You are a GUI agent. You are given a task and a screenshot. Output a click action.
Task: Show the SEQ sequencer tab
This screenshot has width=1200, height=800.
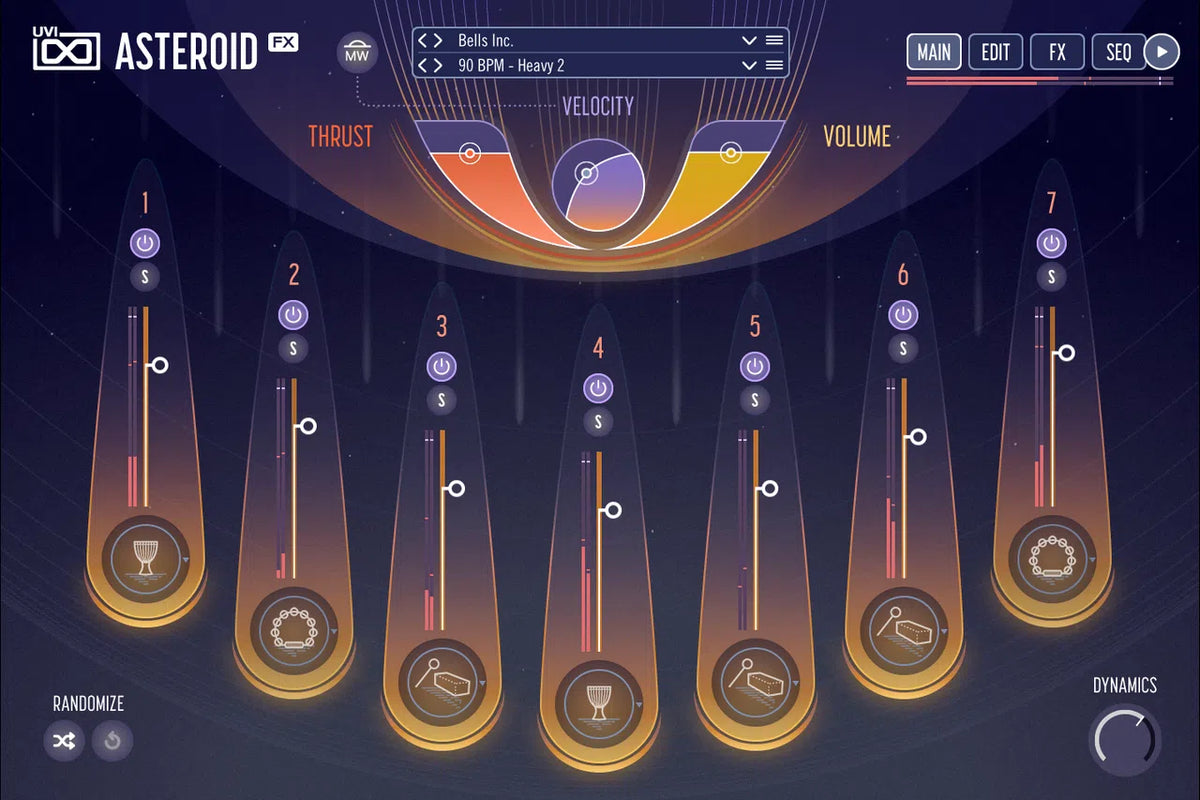click(x=1118, y=52)
